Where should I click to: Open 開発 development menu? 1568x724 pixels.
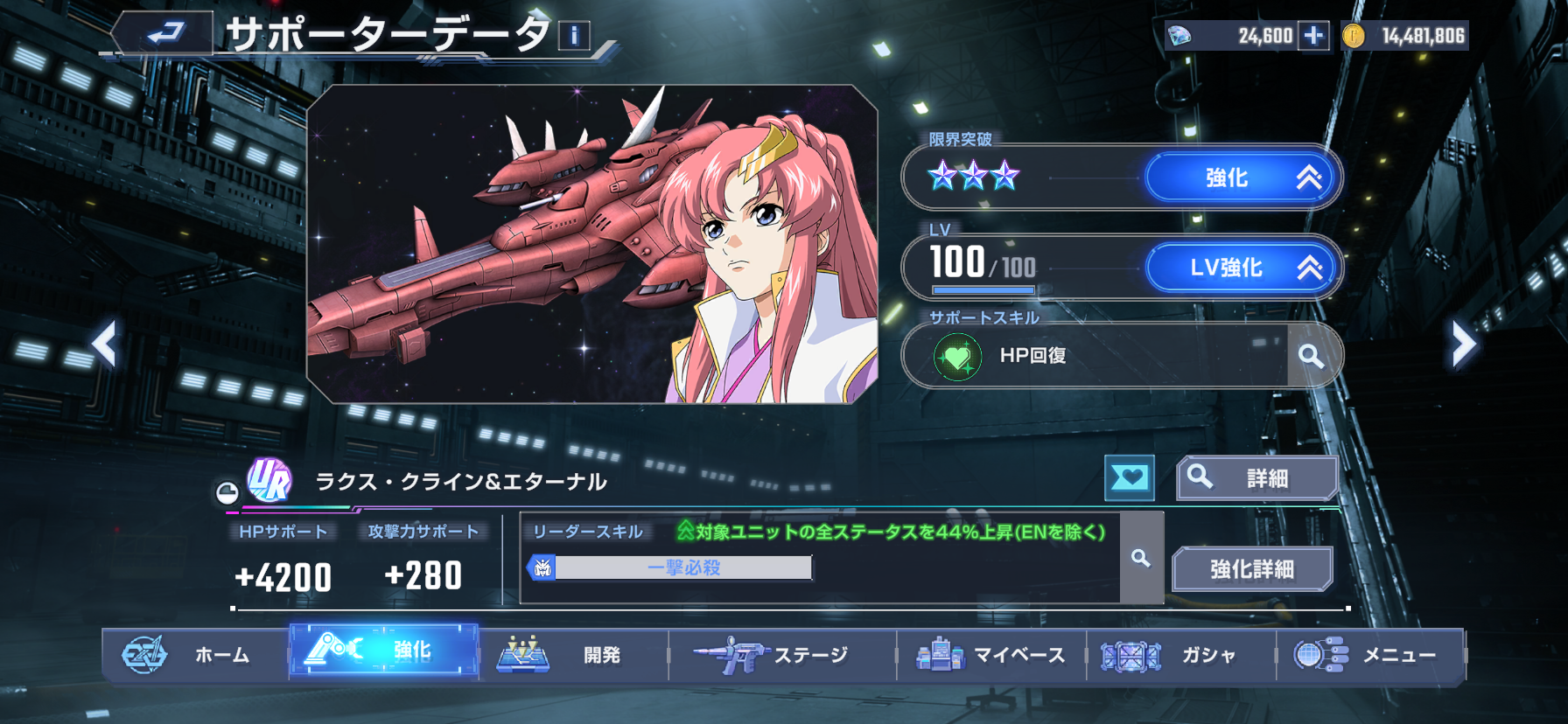573,655
